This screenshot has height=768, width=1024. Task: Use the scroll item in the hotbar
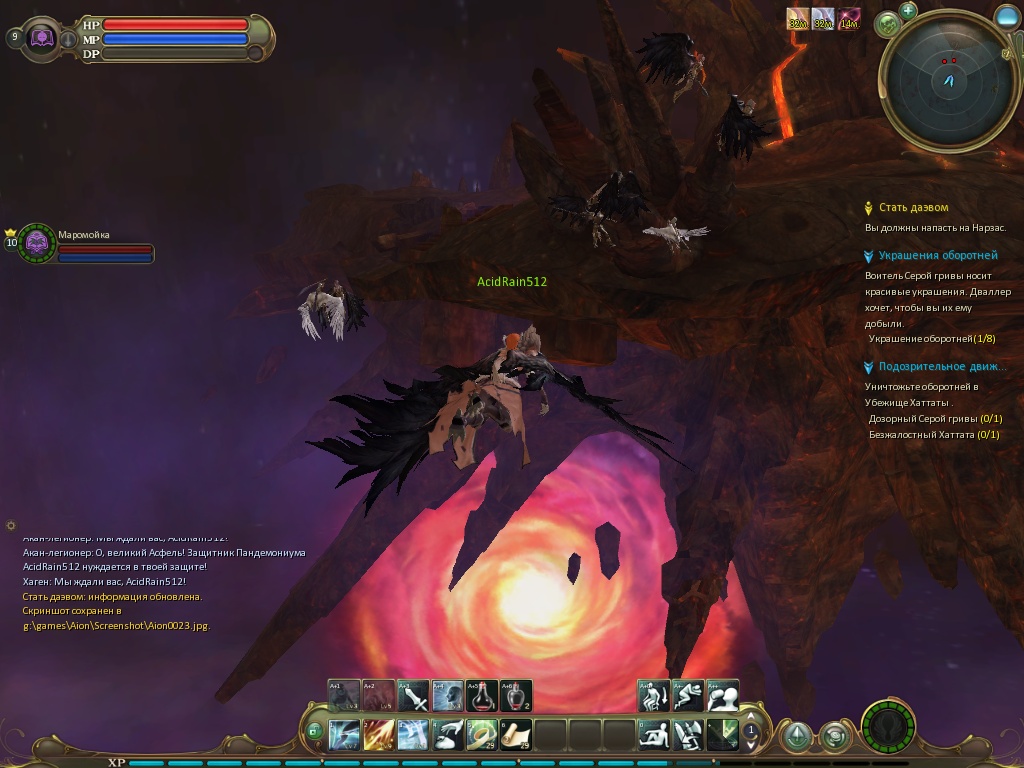(x=516, y=735)
